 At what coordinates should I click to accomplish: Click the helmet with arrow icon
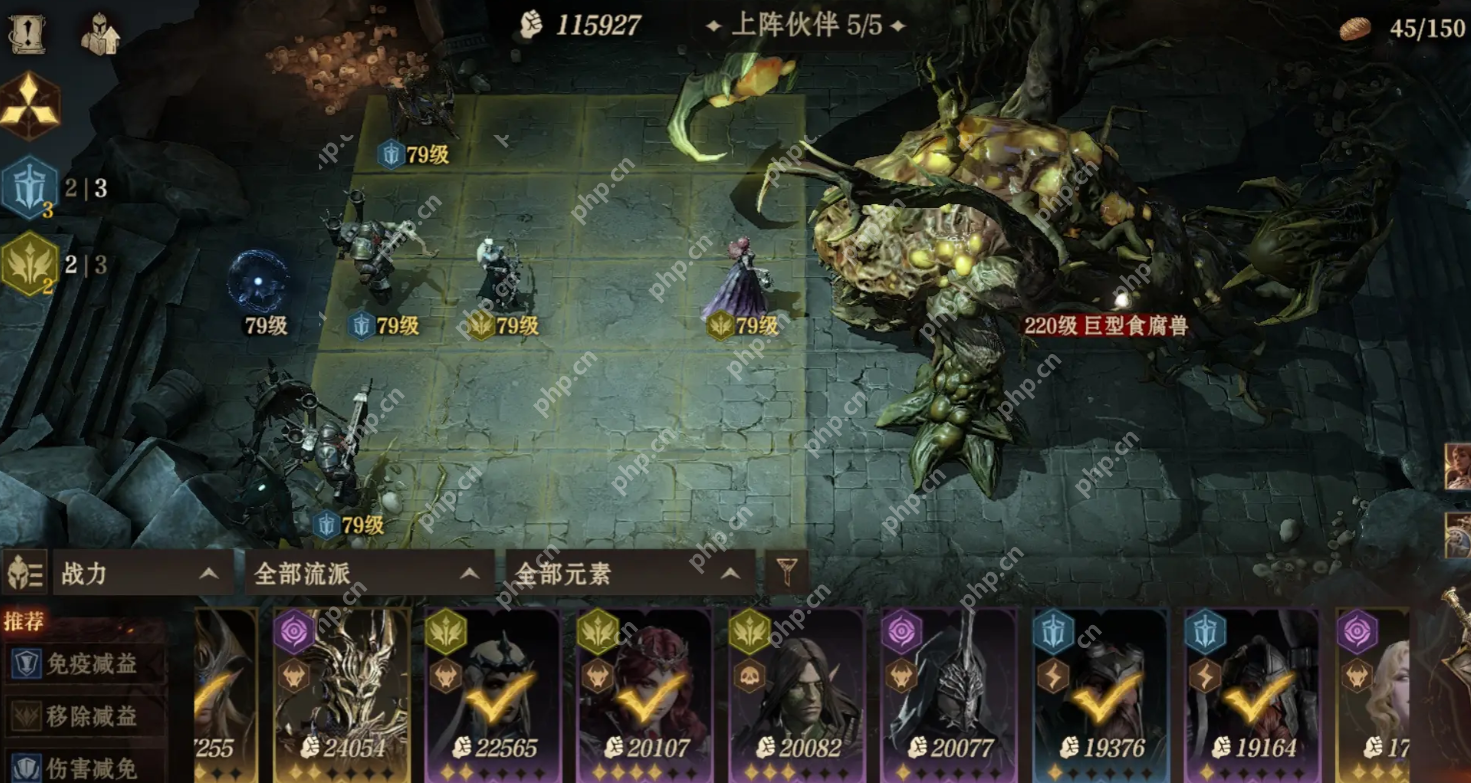[x=100, y=34]
